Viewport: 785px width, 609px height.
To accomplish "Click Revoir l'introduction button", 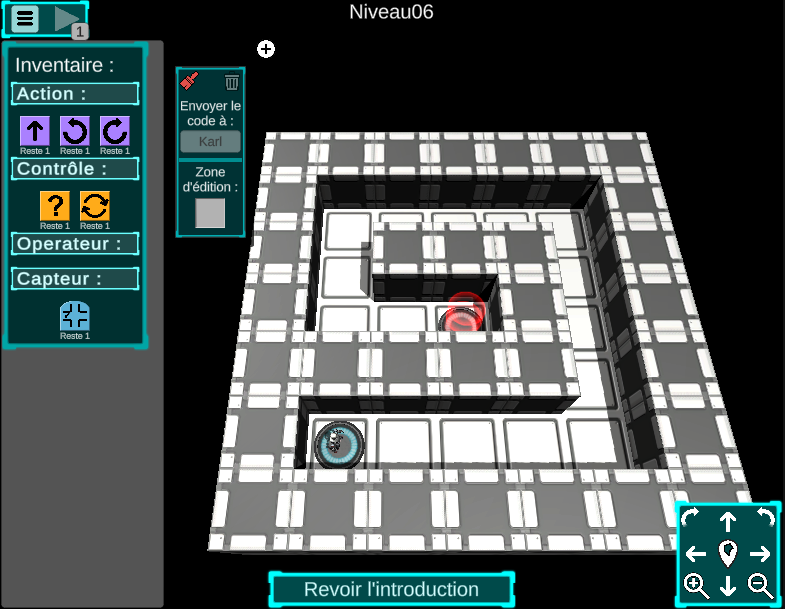I will tap(391, 589).
